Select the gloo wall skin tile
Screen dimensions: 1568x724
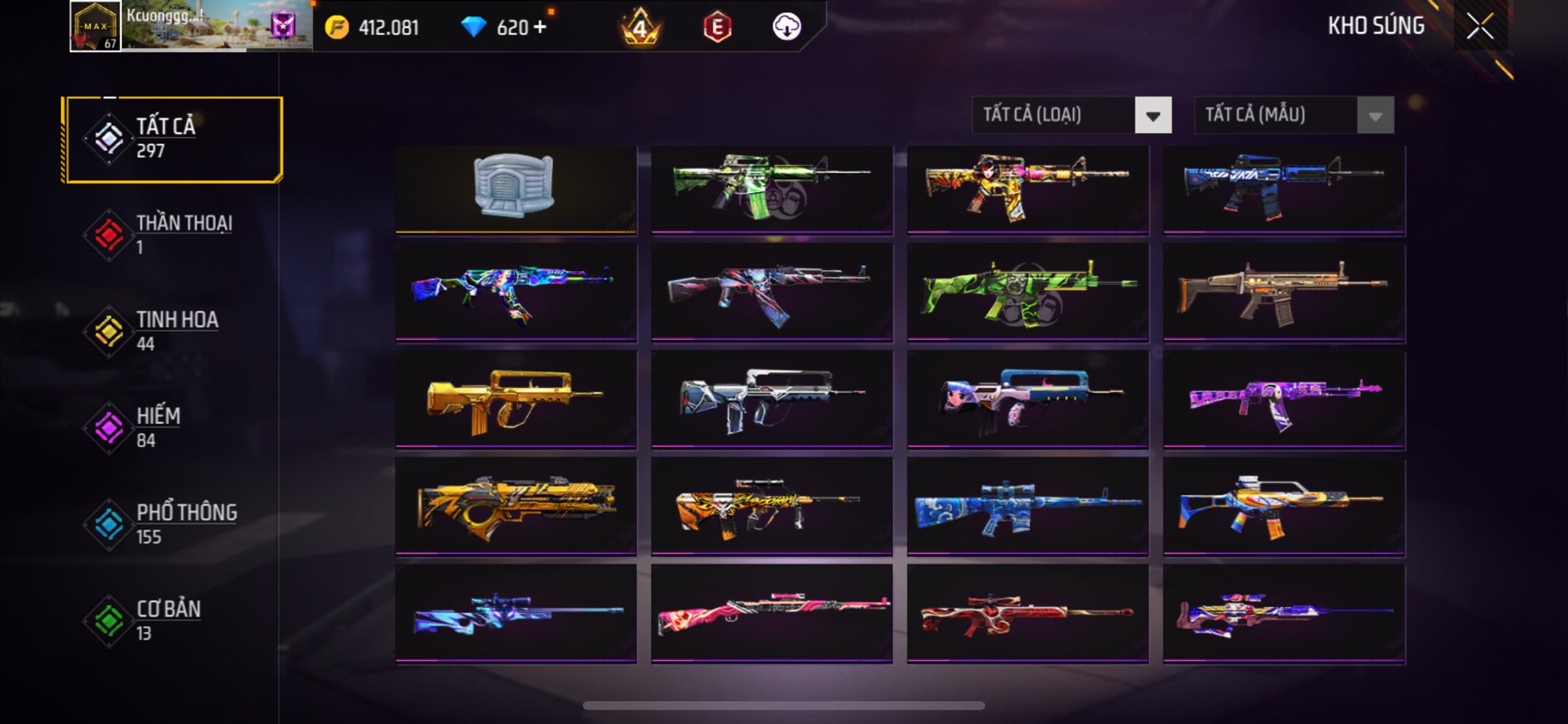(515, 188)
